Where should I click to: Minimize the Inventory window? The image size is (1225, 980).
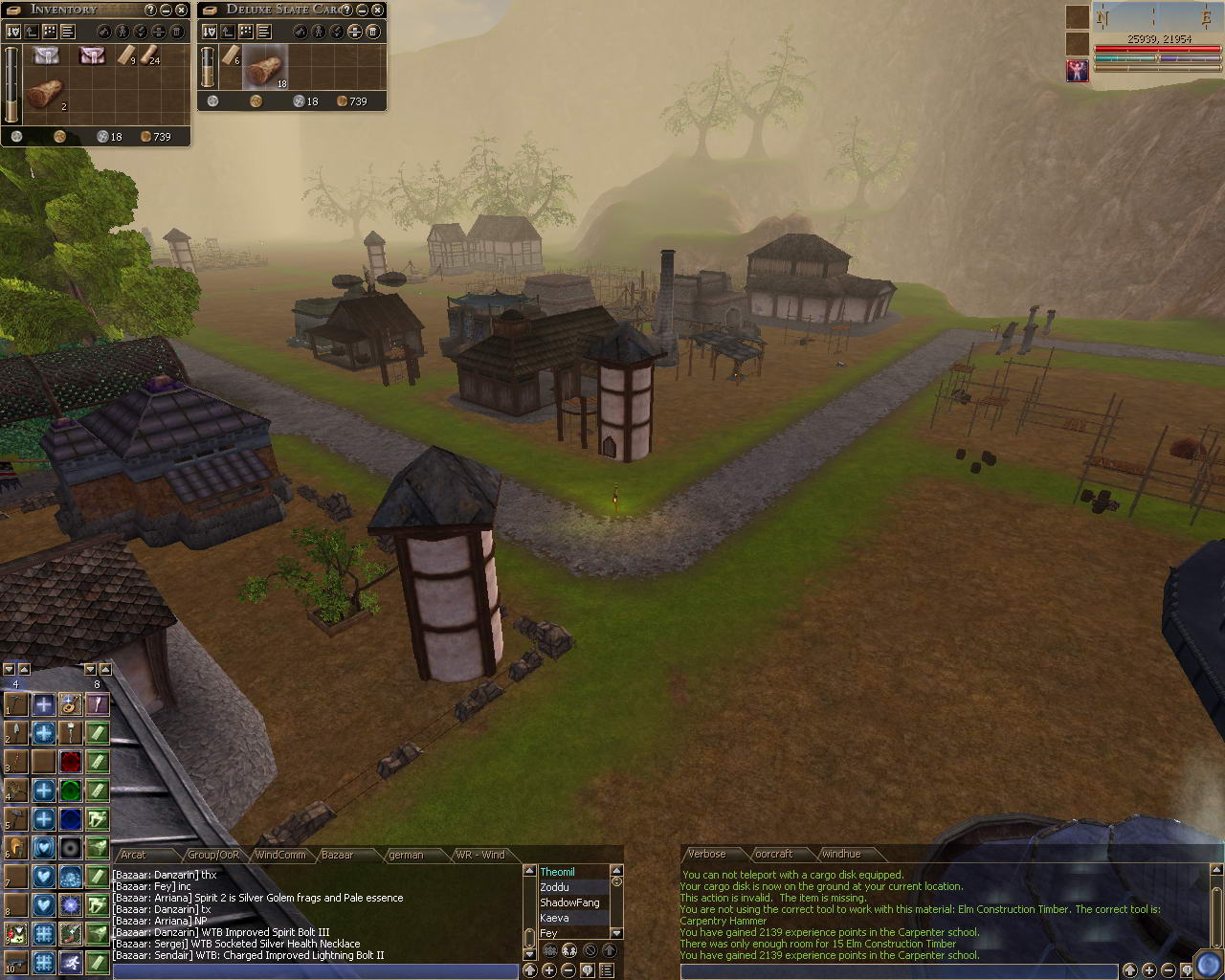point(166,10)
